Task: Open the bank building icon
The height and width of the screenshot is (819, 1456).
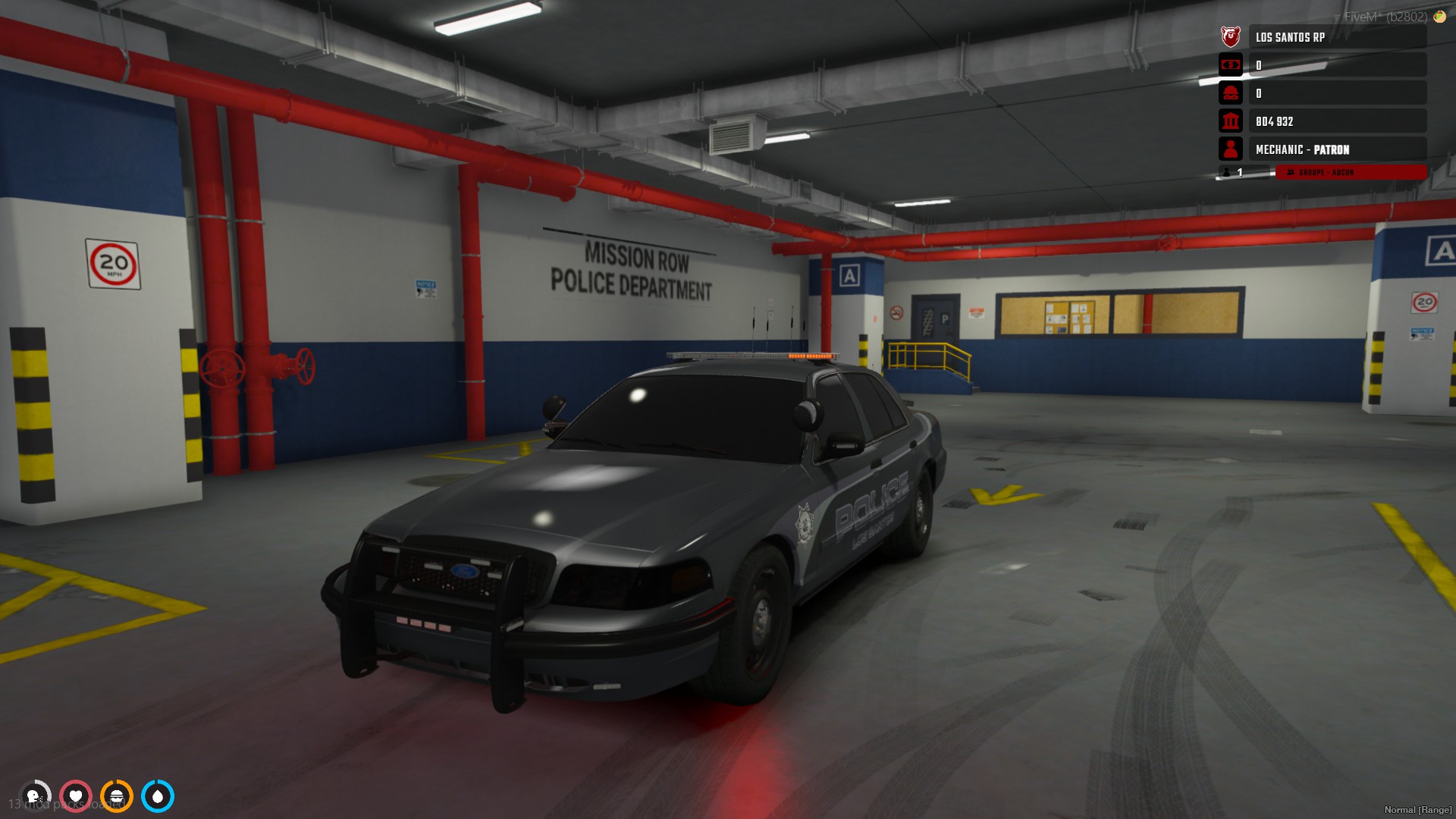Action: 1230,121
